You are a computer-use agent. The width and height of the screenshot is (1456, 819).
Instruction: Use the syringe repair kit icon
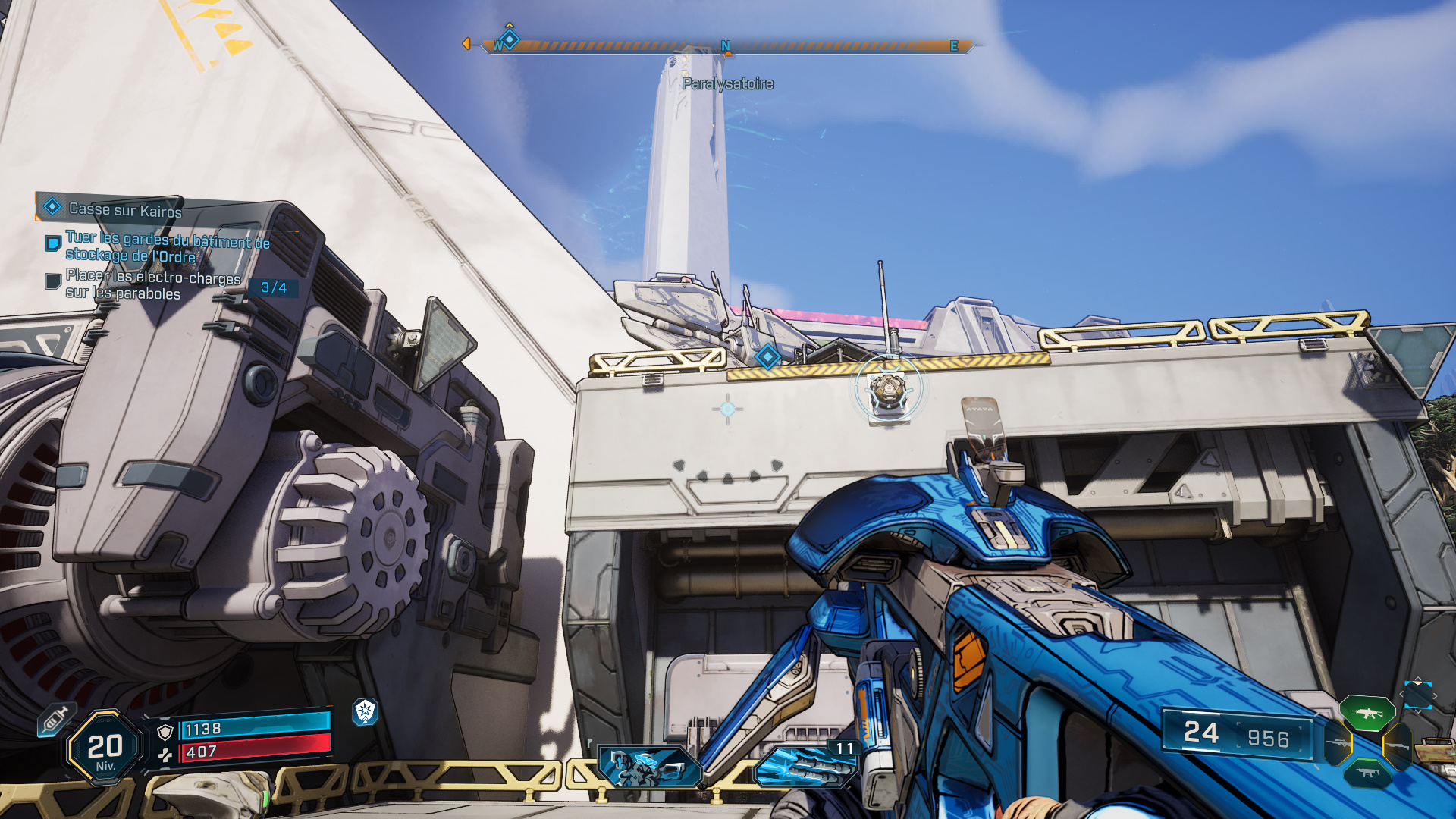click(x=55, y=718)
